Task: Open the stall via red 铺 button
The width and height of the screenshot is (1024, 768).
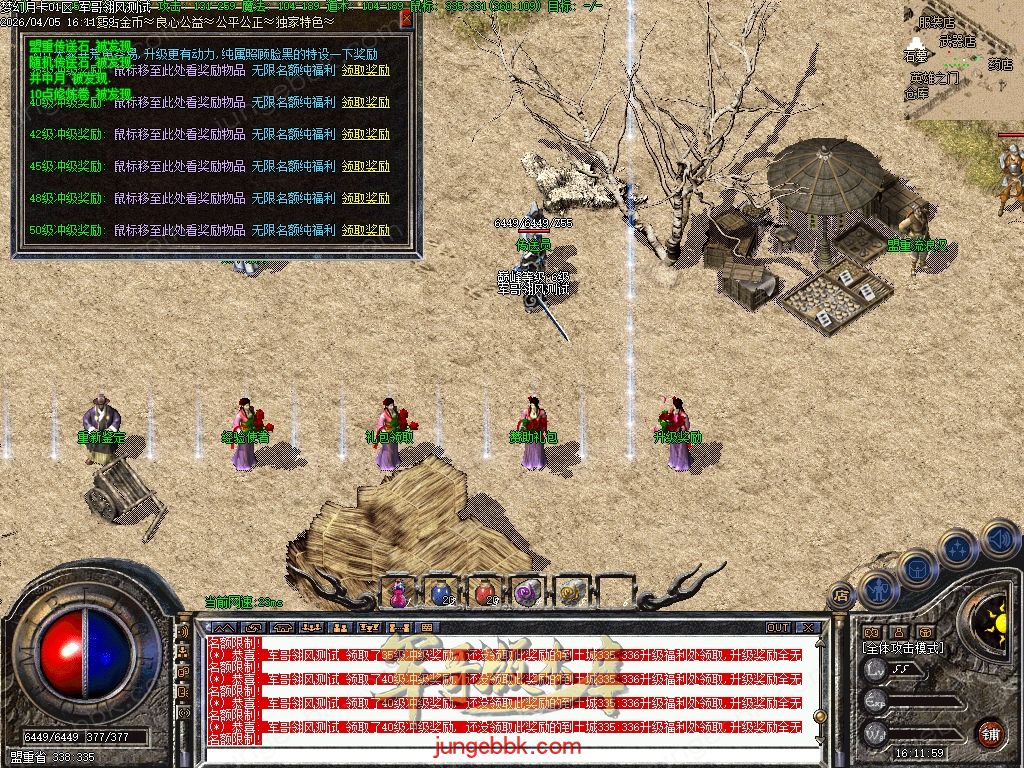Action: 989,731
